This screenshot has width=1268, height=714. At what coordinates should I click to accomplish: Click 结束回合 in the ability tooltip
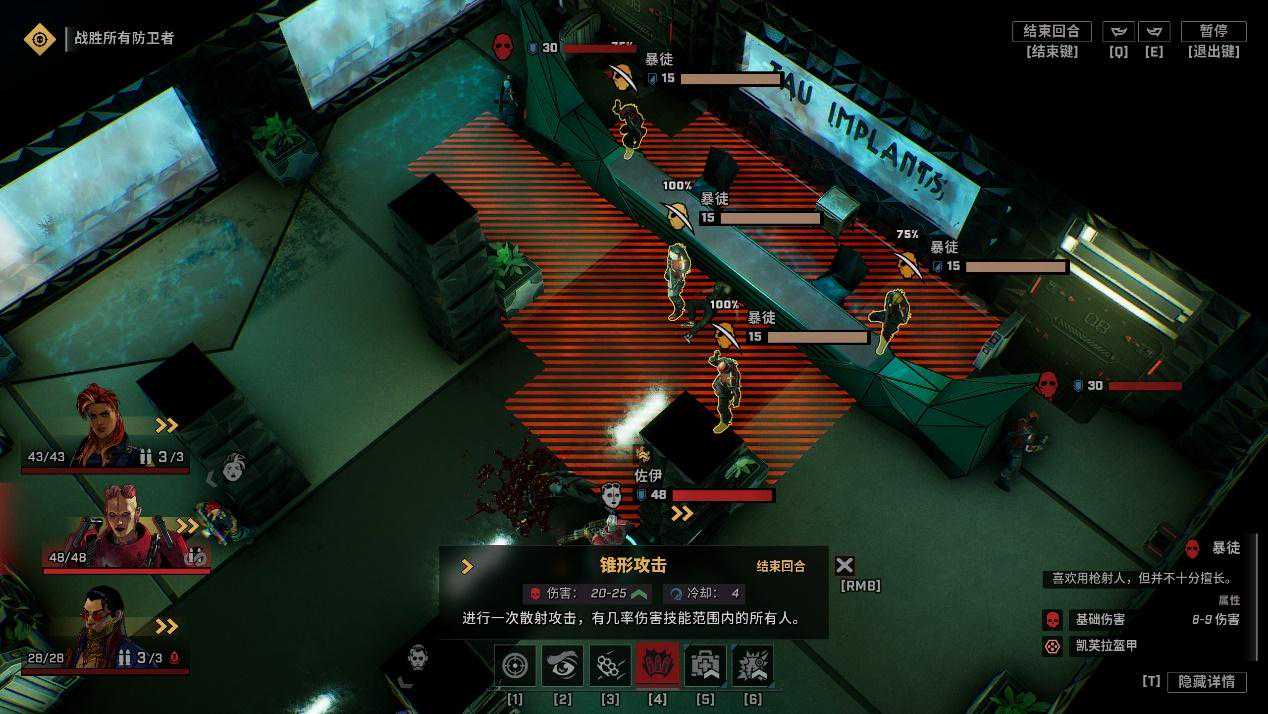[x=781, y=566]
